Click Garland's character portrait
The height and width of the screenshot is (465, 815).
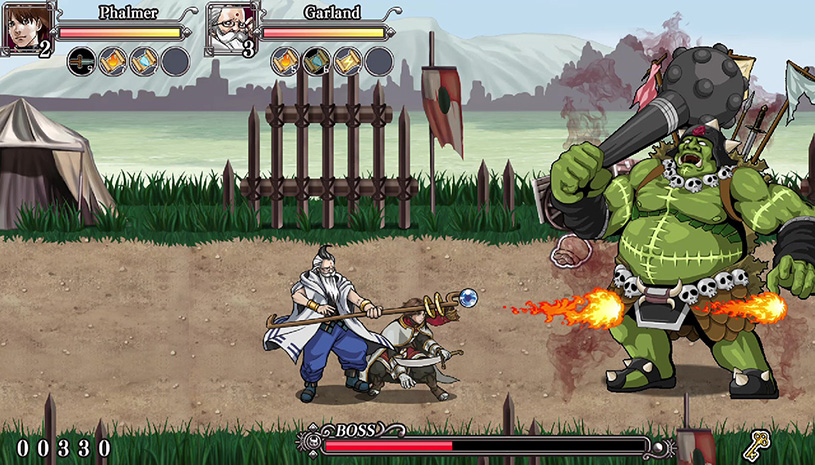[232, 27]
